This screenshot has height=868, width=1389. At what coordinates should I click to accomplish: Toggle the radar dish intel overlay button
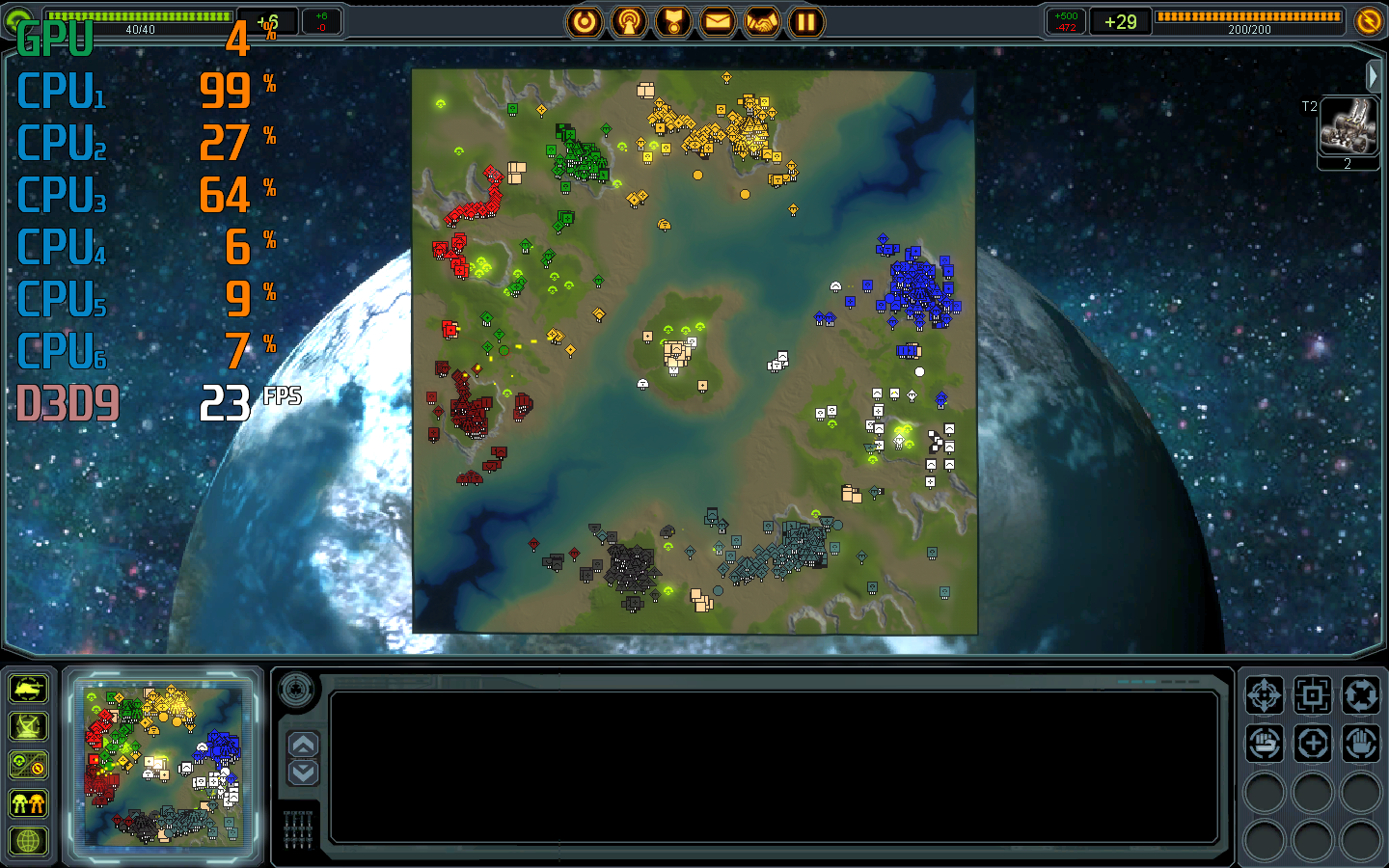(x=28, y=726)
